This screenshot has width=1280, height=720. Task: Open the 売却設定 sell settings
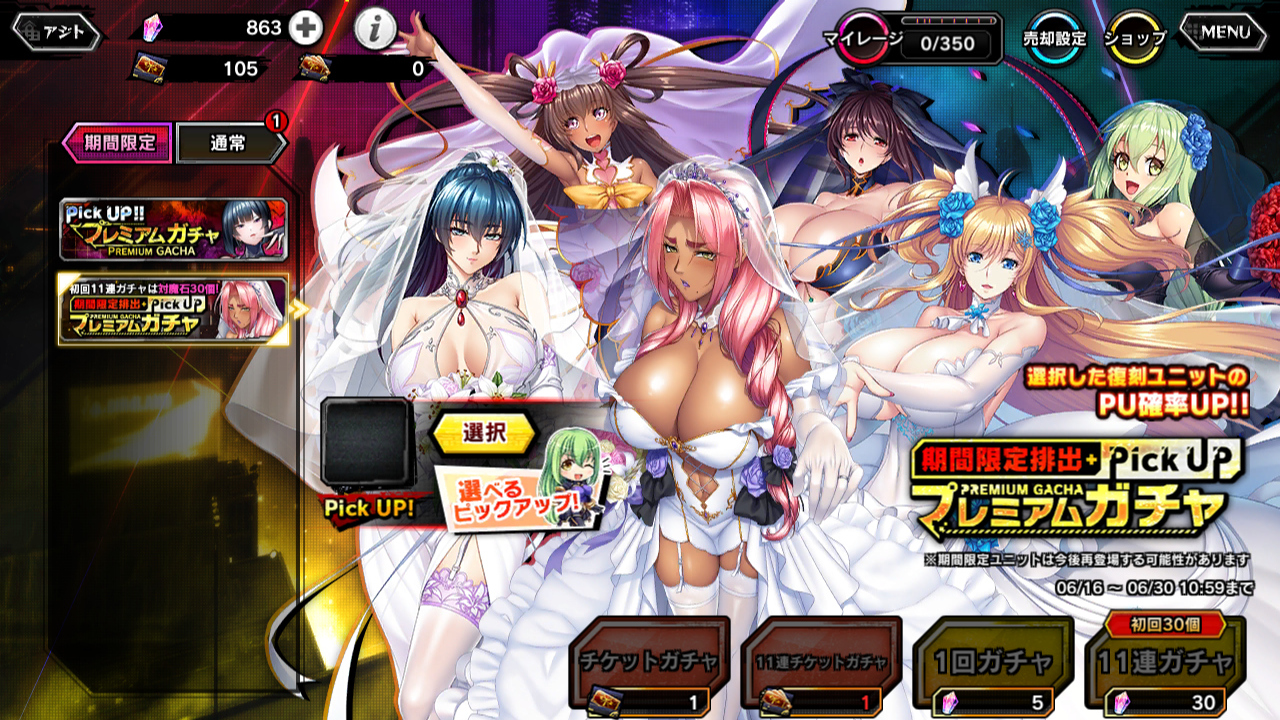[x=1053, y=38]
